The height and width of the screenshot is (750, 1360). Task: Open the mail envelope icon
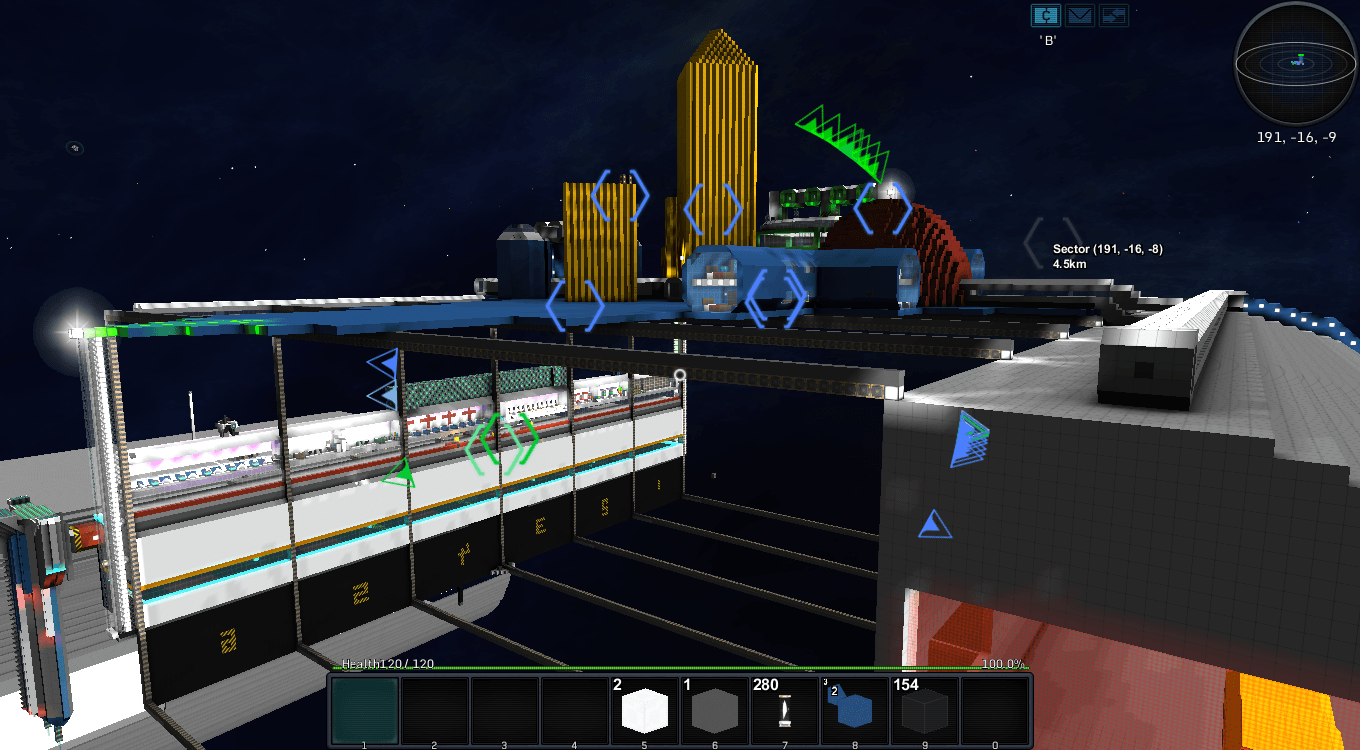(x=1080, y=15)
